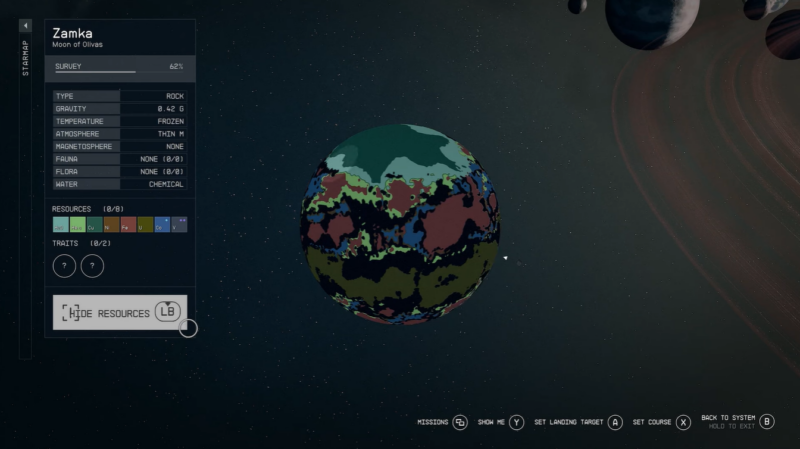Click the Set Course option
This screenshot has height=449, width=800.
pos(661,422)
